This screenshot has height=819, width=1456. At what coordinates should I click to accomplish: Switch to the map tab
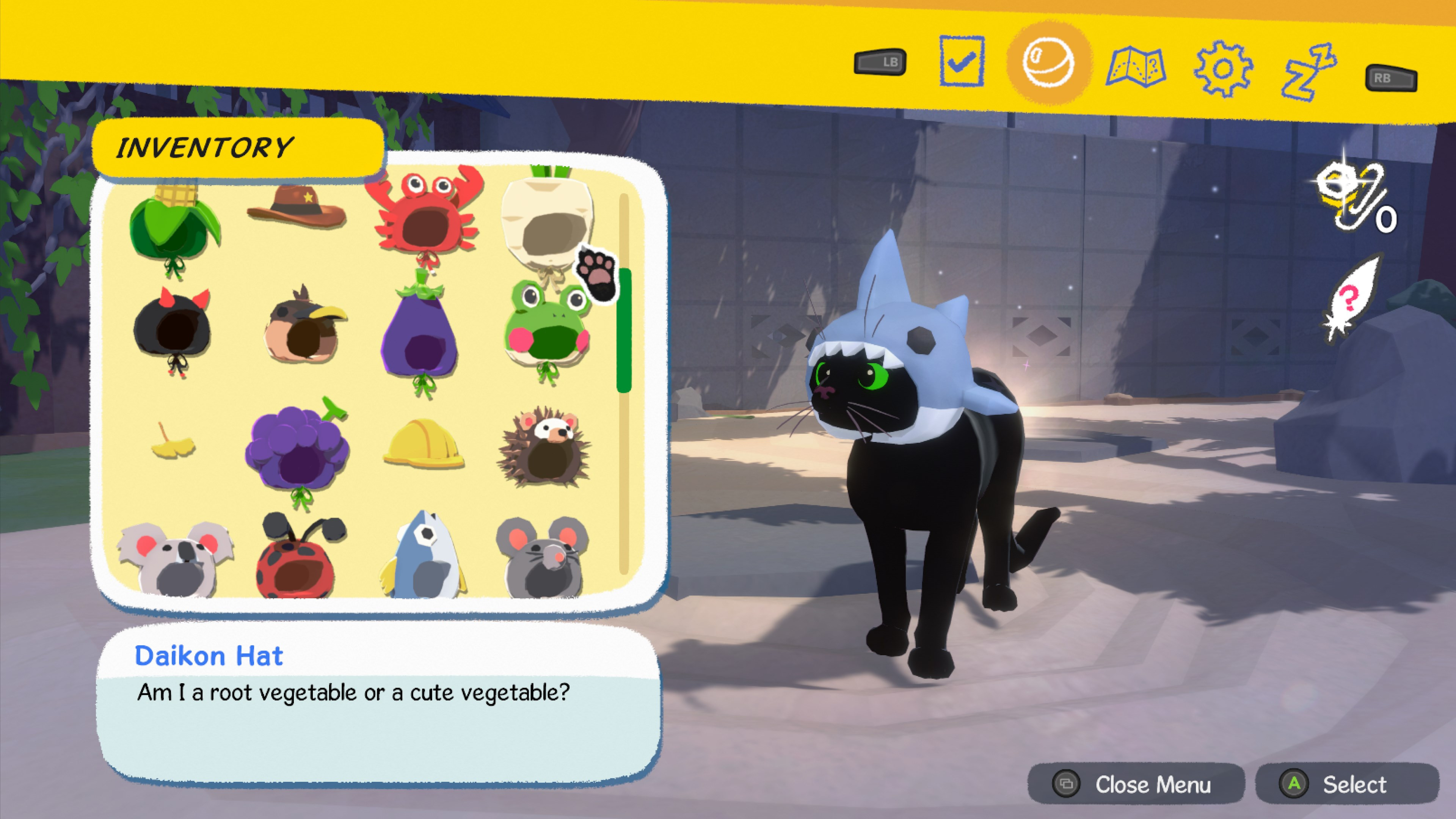point(1136,67)
